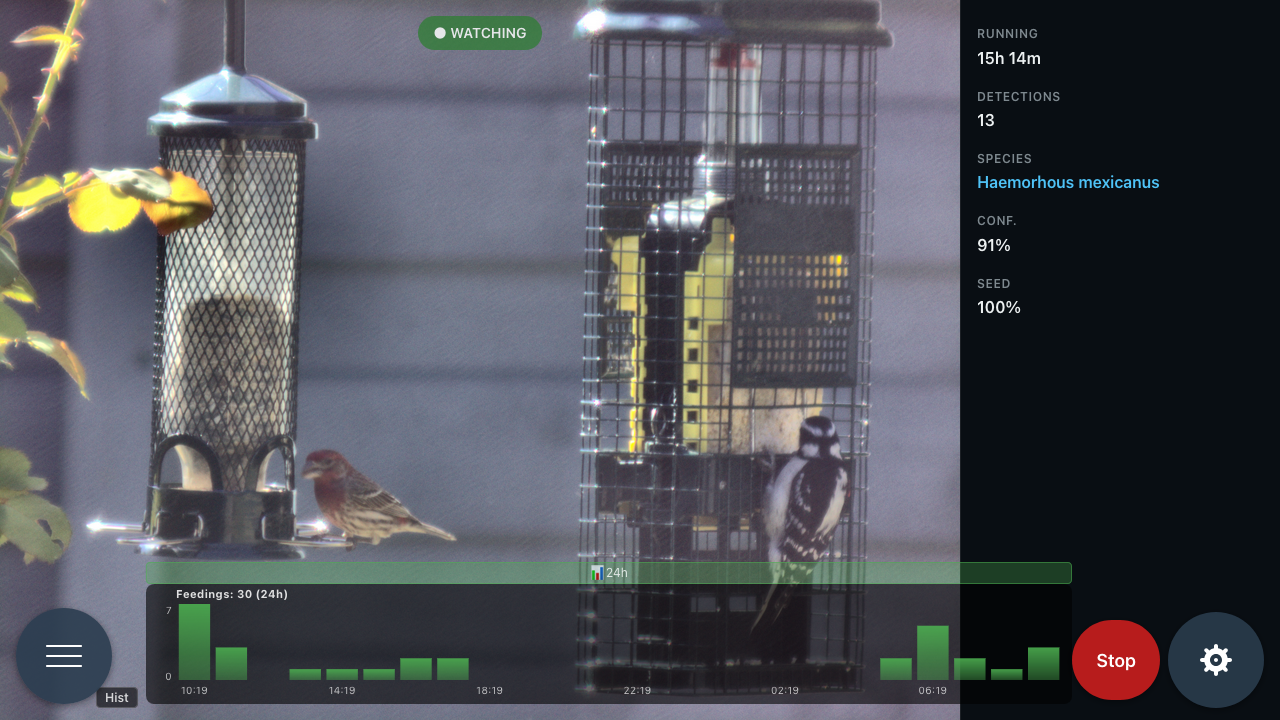Image resolution: width=1280 pixels, height=720 pixels.
Task: Click the DETECTIONS count of 13
Action: pos(985,120)
